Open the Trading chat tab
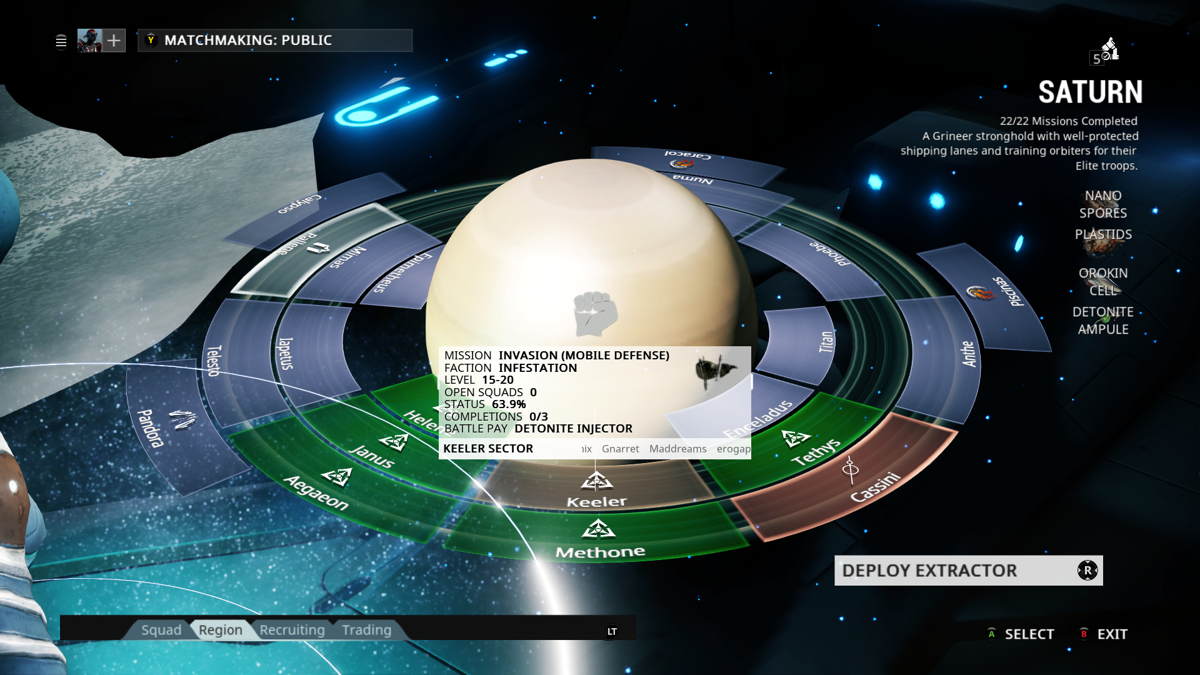Viewport: 1200px width, 675px height. pos(366,630)
